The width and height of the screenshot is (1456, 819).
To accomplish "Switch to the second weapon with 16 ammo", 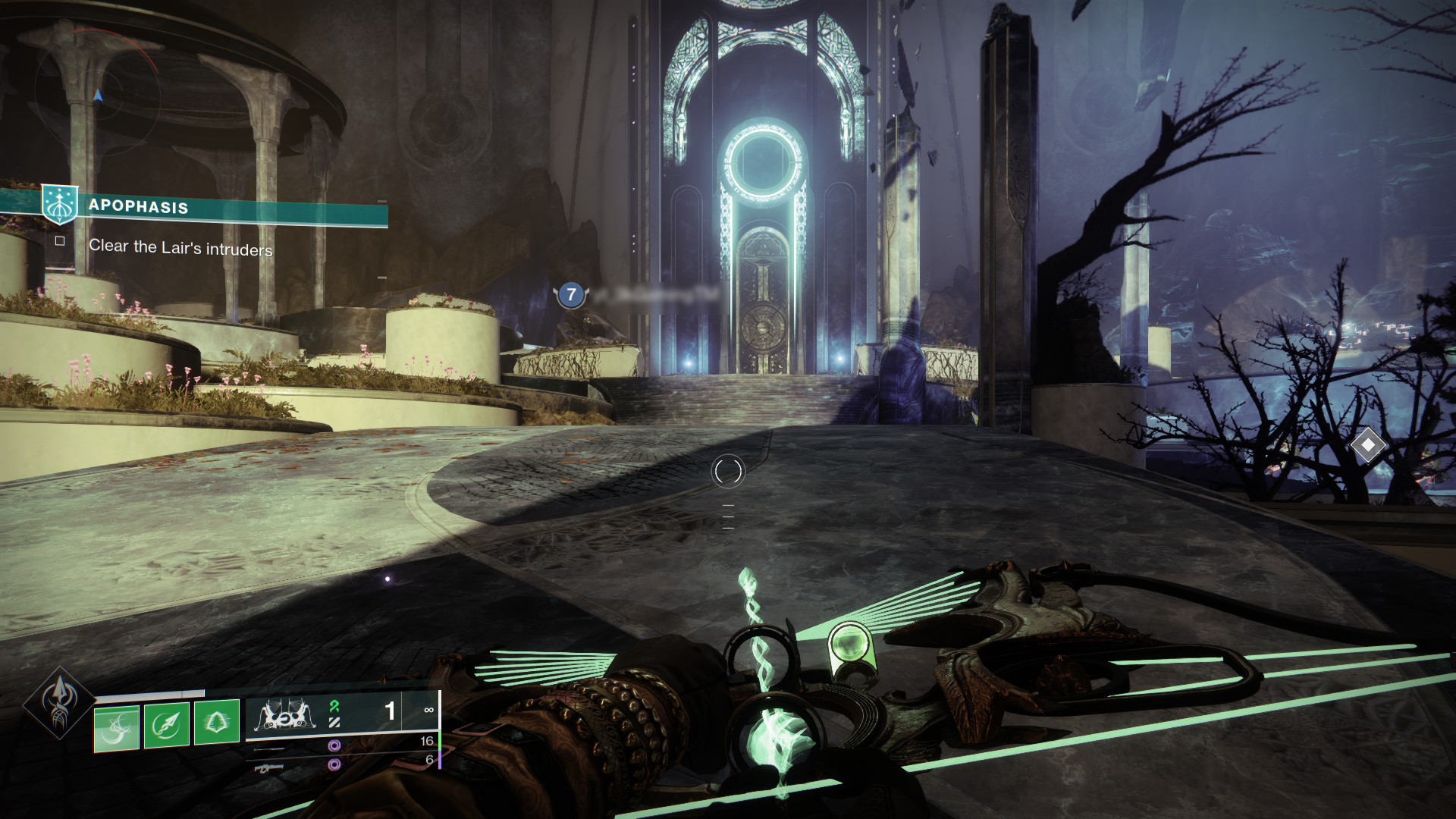I will coord(270,748).
